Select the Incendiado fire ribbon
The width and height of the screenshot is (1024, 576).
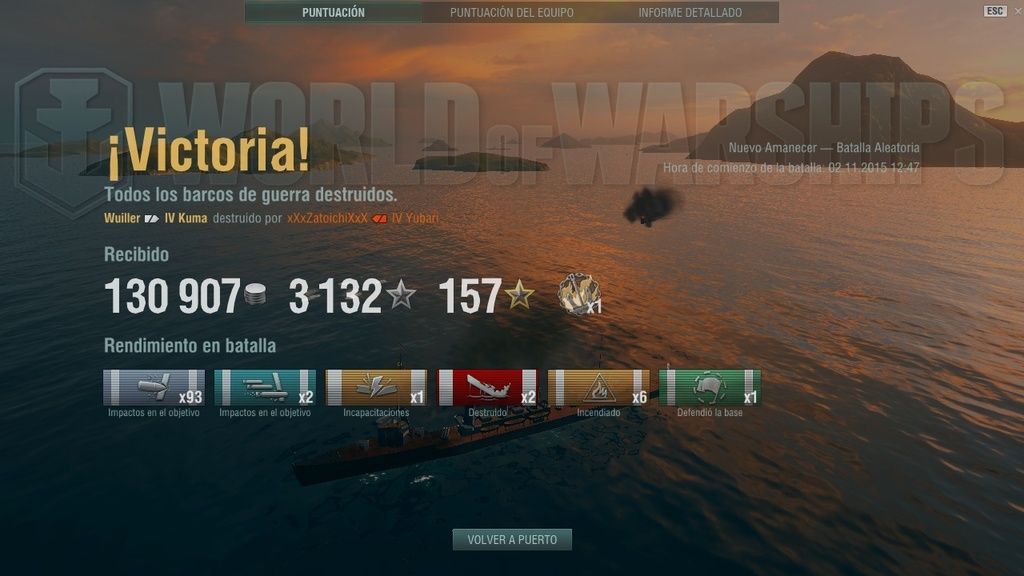[x=598, y=388]
